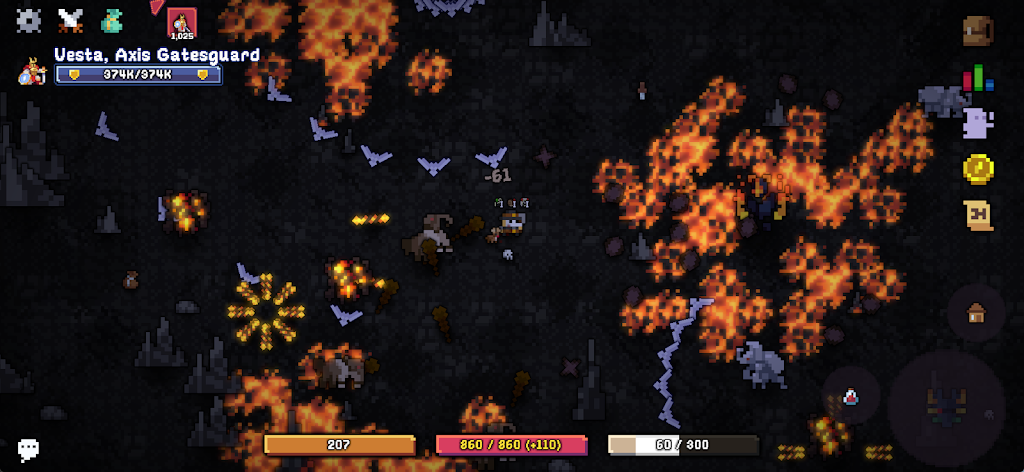Use the red potion flask button

[850, 397]
